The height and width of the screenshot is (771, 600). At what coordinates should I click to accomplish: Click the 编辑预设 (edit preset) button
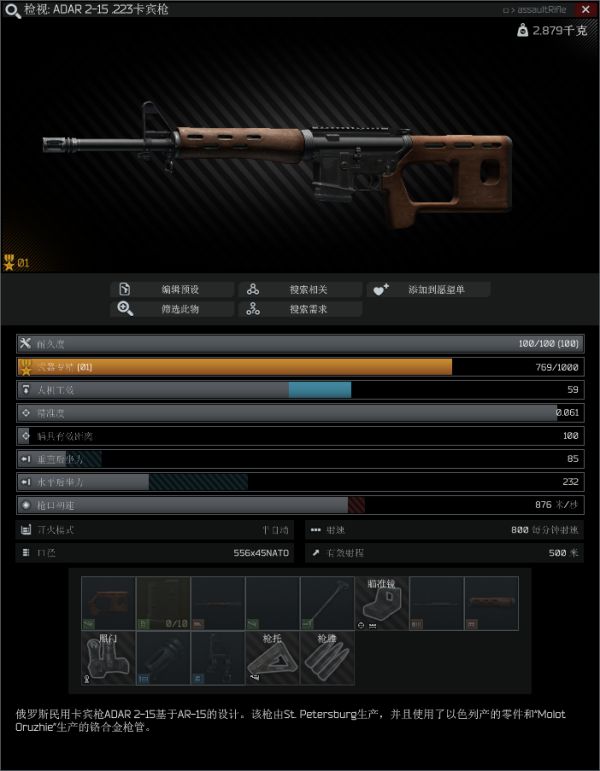point(171,289)
